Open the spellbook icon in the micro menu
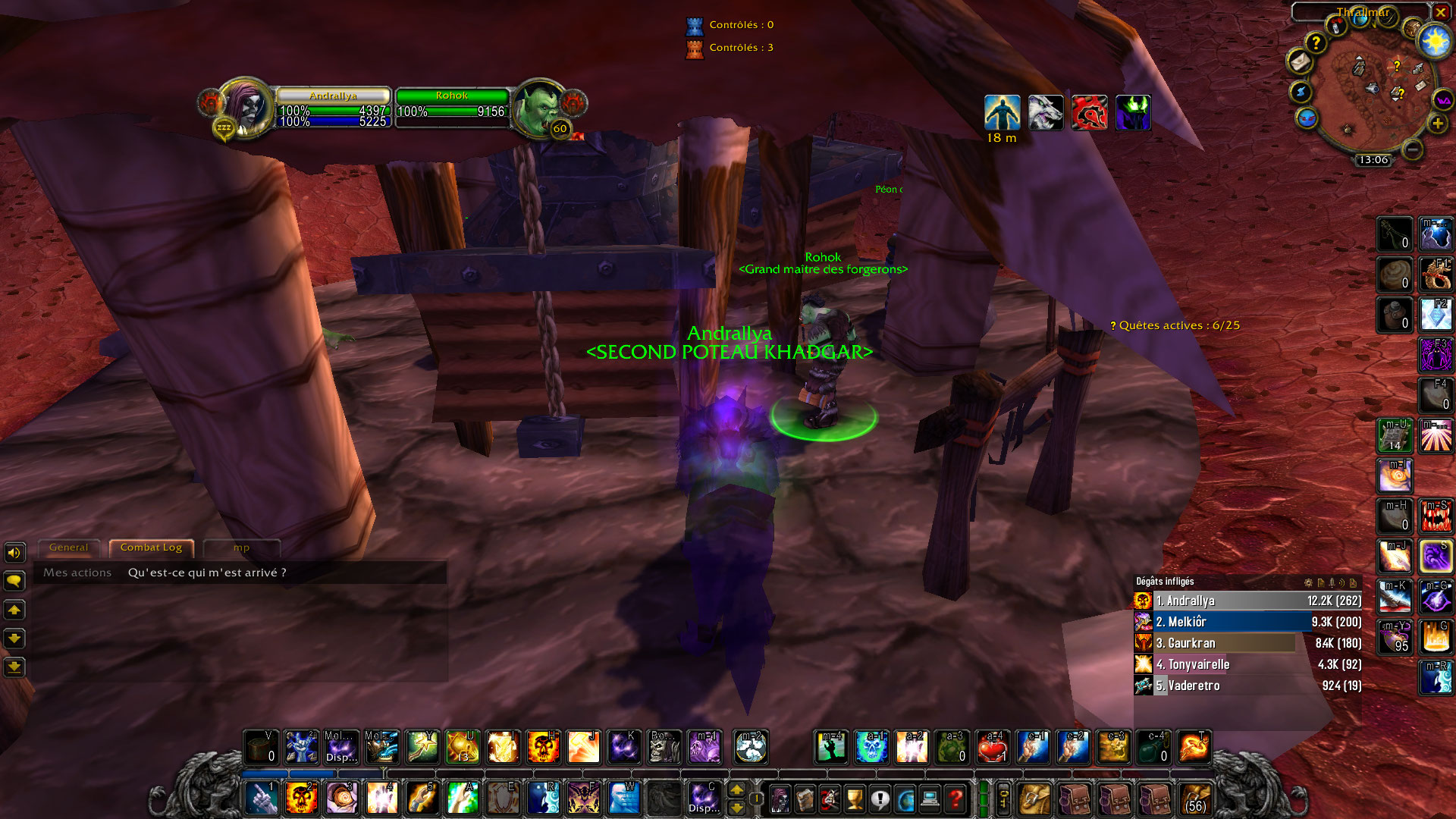1456x819 pixels. (804, 799)
